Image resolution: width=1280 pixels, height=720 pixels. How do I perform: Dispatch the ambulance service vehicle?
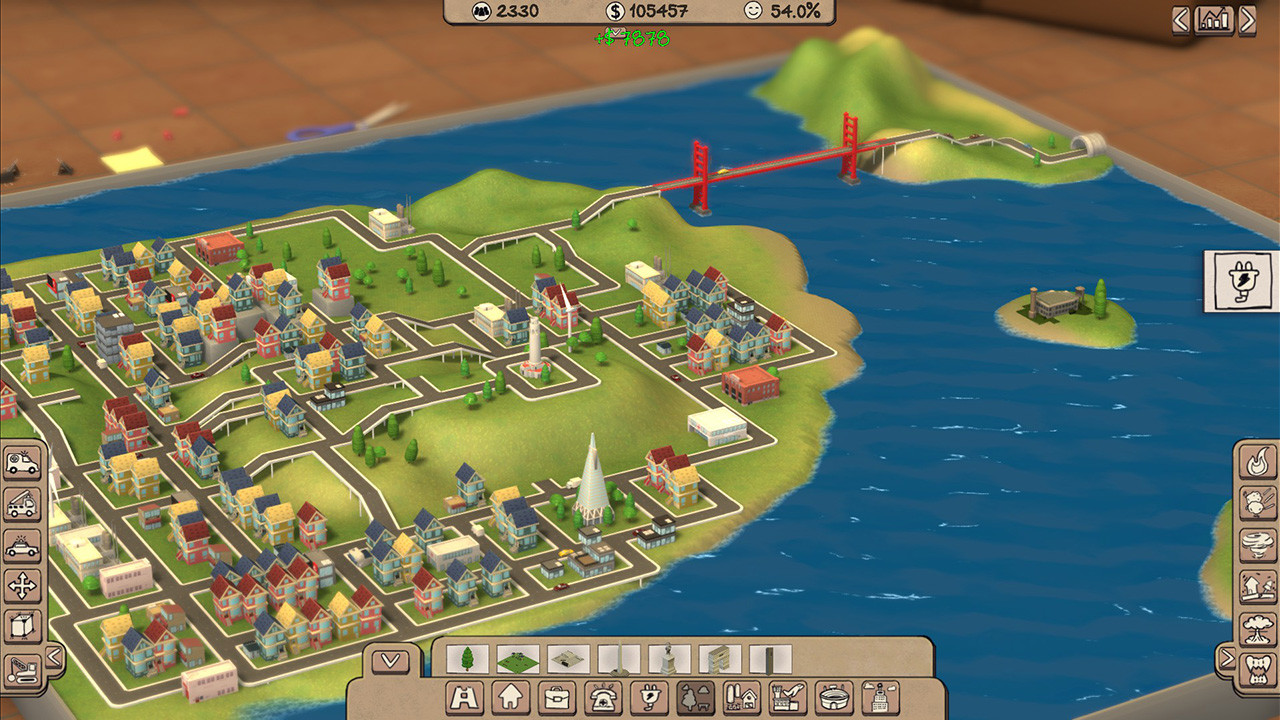pyautogui.click(x=22, y=463)
